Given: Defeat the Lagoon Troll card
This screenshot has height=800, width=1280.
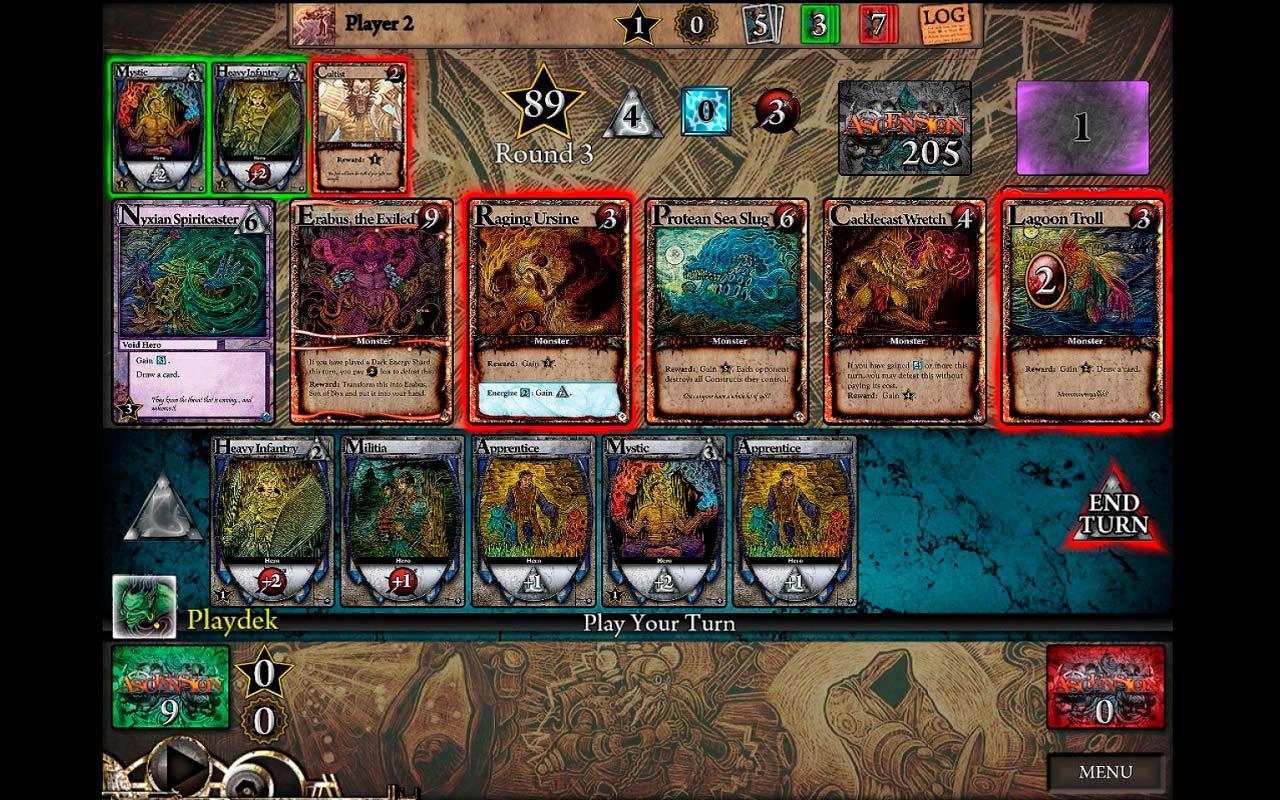Looking at the screenshot, I should [x=1083, y=312].
